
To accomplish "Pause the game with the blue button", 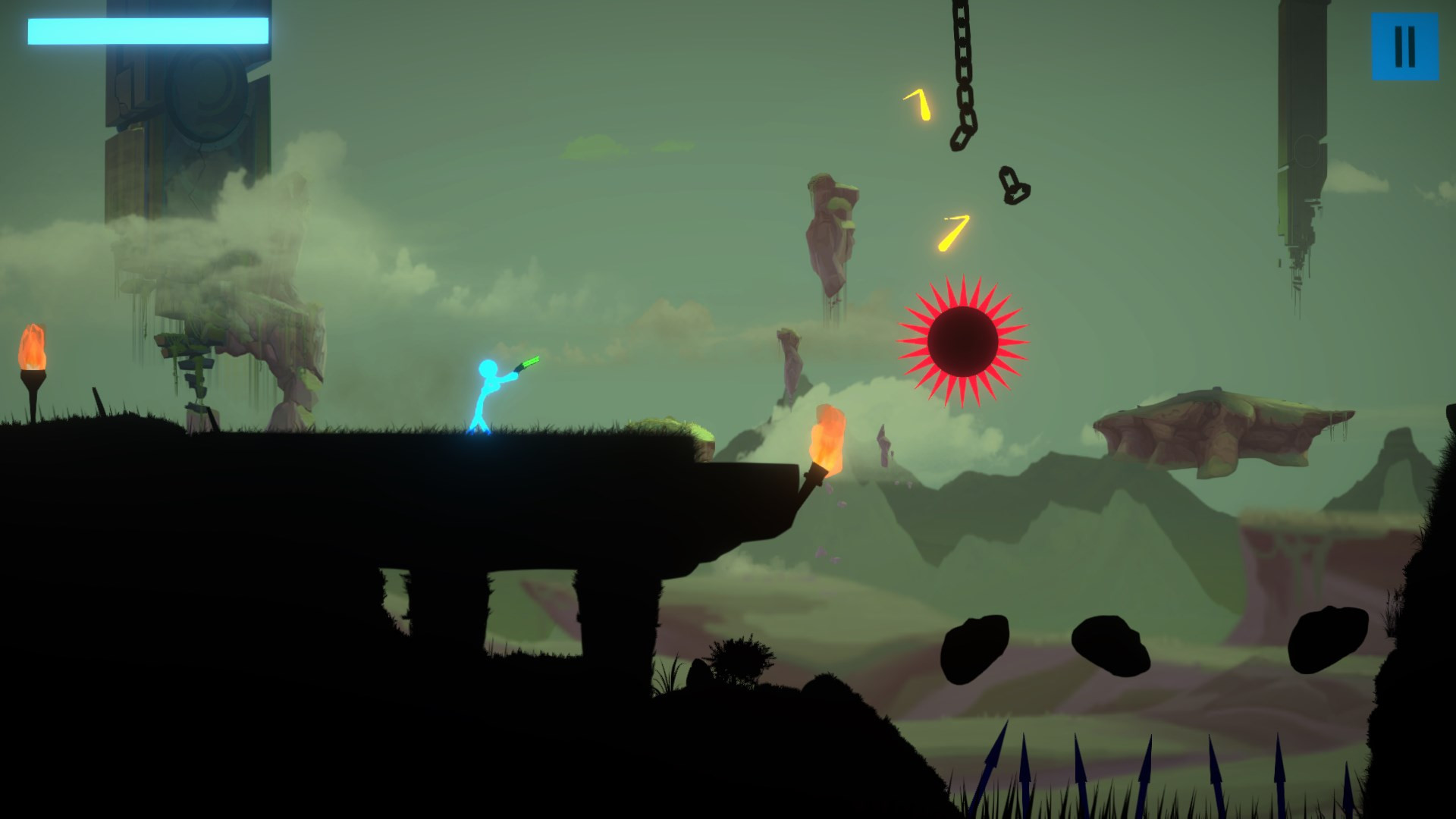I will [1404, 46].
